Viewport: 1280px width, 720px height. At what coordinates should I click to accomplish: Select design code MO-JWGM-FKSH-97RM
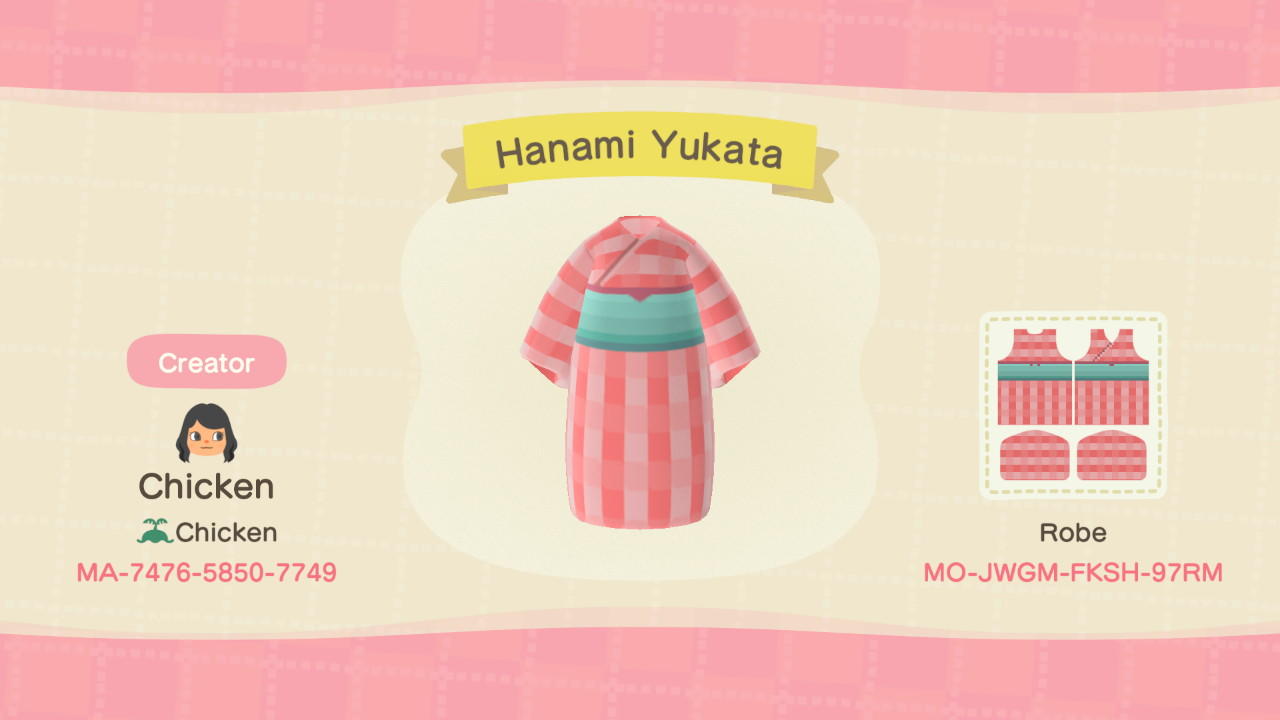1073,573
